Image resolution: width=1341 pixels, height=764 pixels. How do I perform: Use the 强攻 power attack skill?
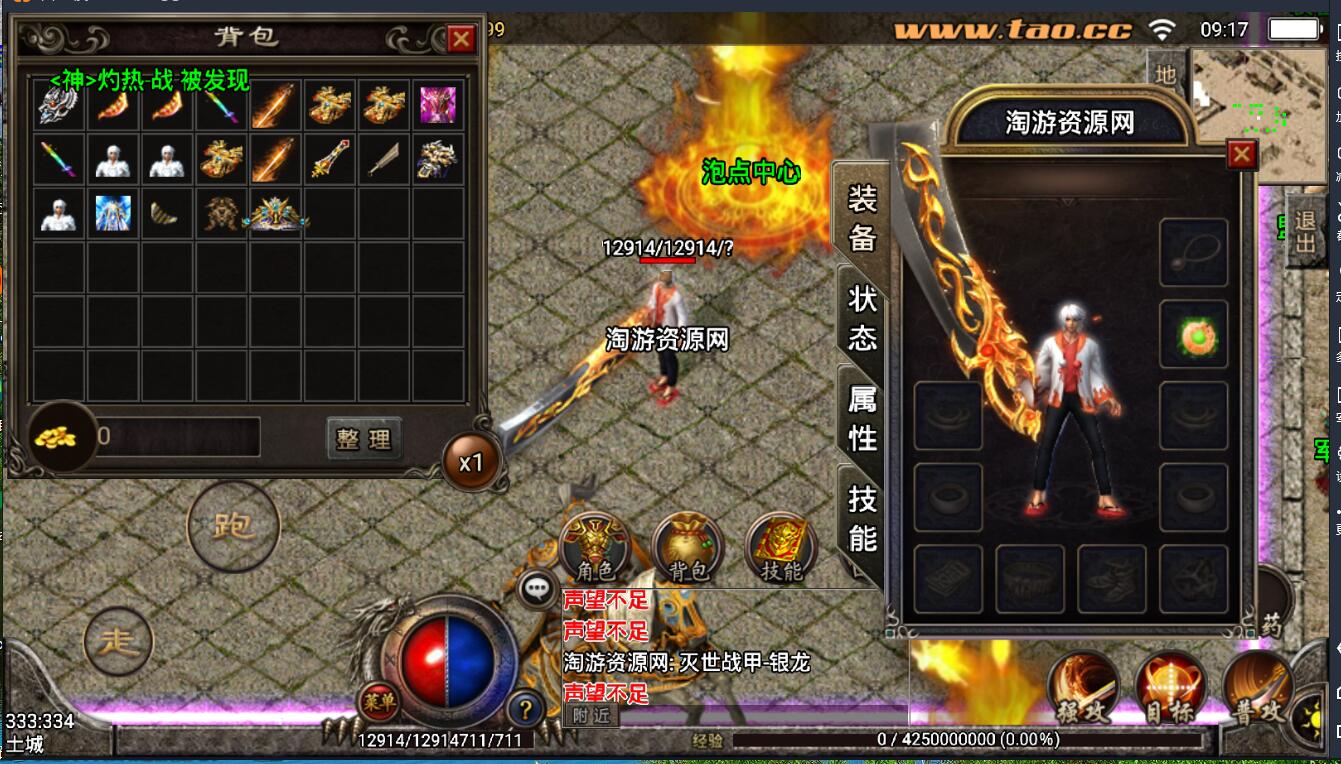pos(1083,688)
